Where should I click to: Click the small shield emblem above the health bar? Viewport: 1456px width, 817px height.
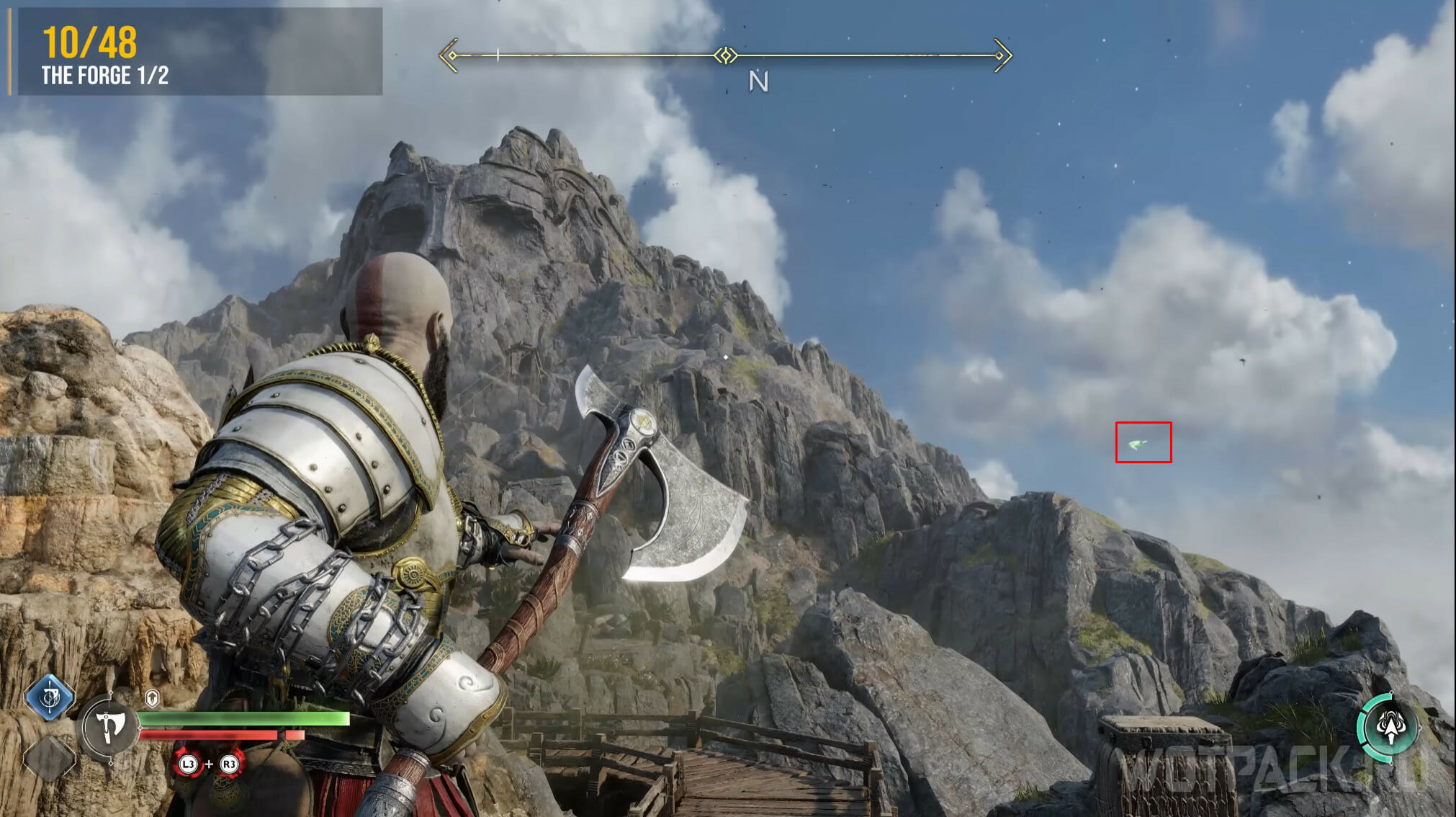click(x=152, y=697)
